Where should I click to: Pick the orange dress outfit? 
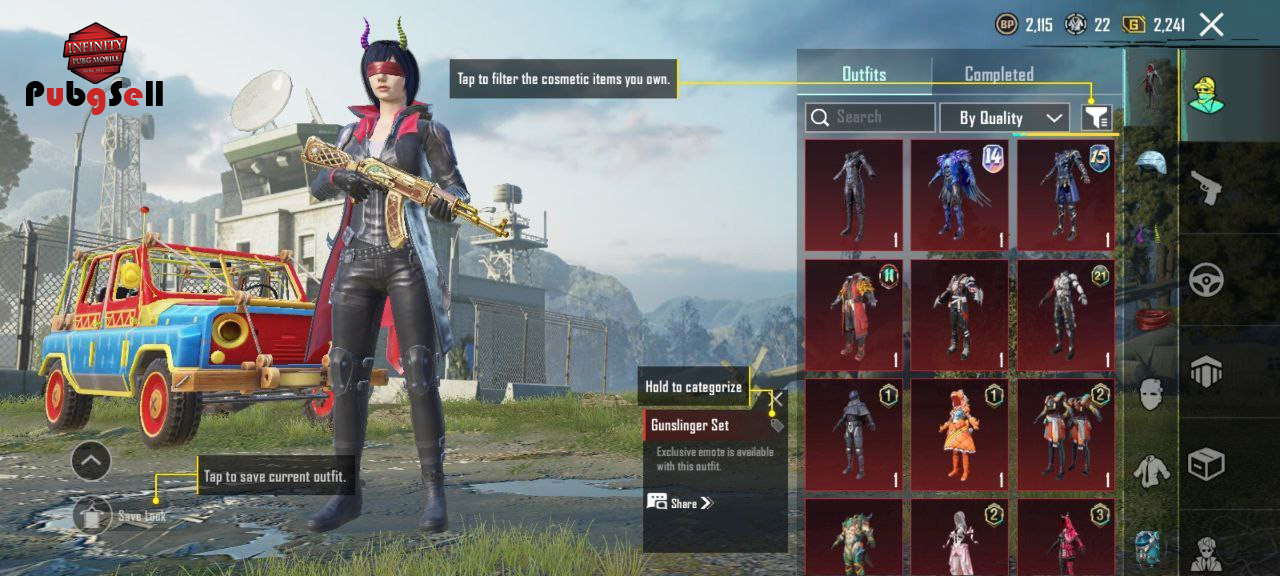pyautogui.click(x=960, y=434)
